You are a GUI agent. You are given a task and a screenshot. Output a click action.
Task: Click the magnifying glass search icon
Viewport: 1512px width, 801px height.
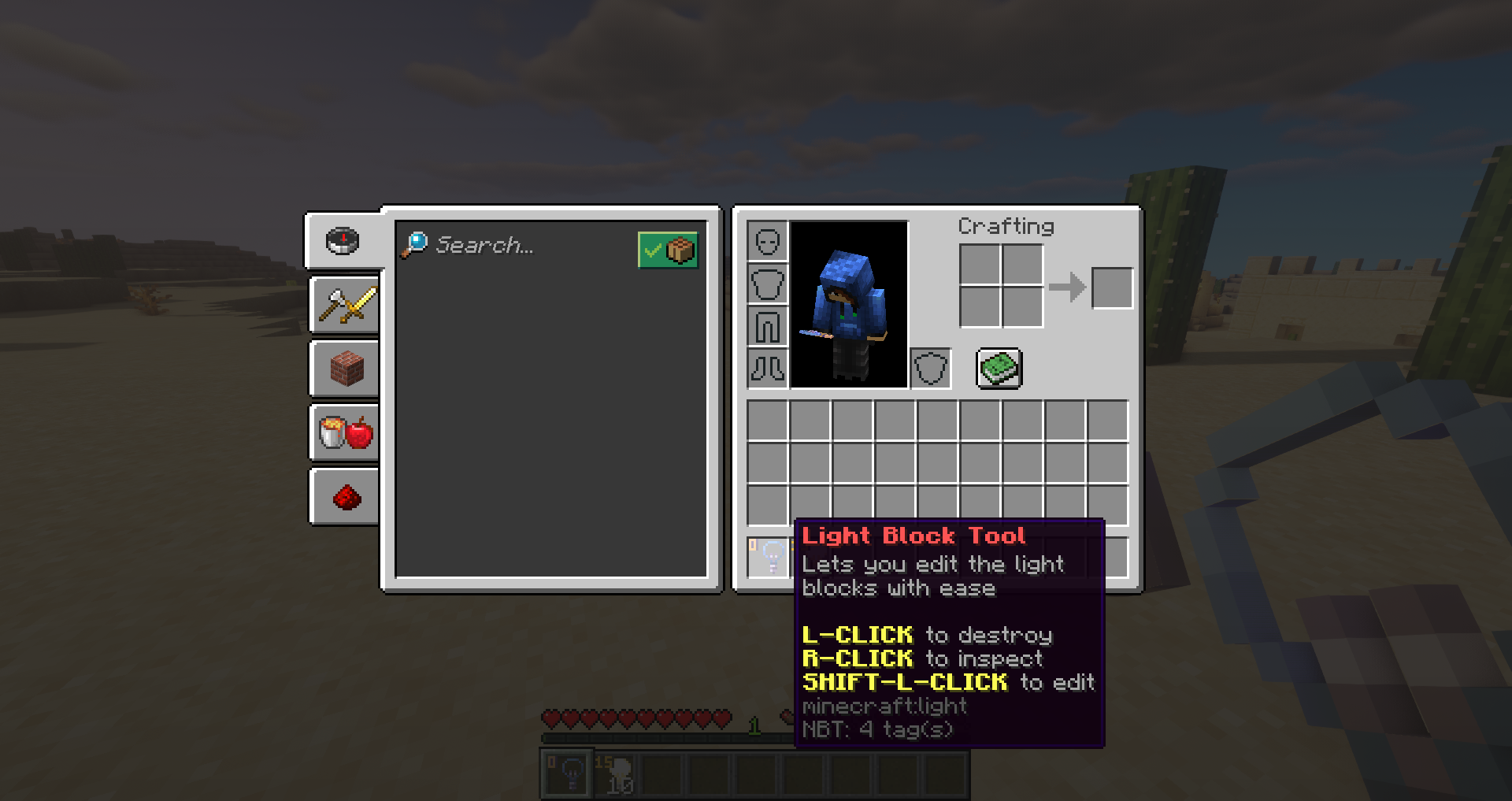(x=415, y=244)
